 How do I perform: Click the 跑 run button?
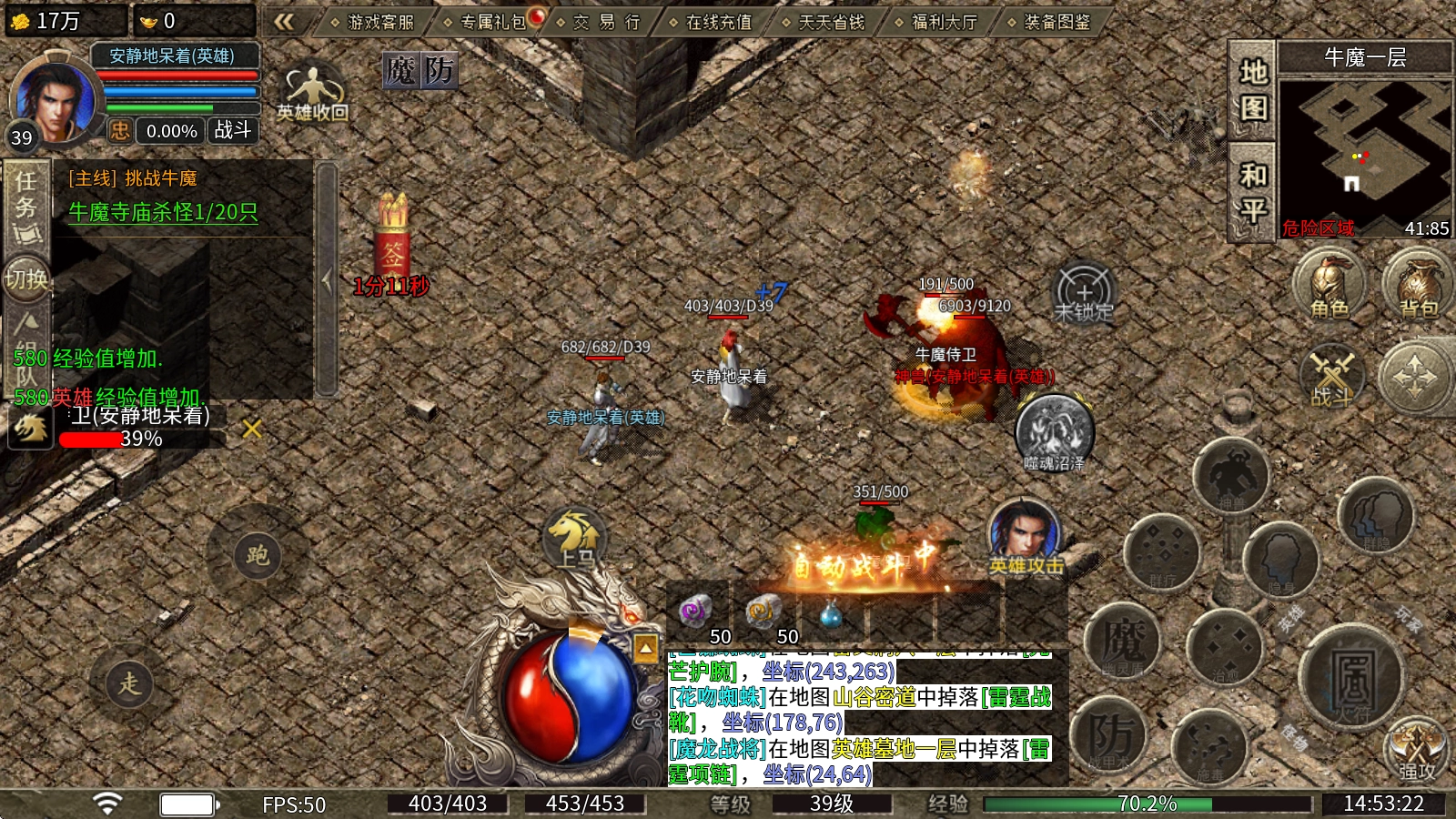click(258, 555)
